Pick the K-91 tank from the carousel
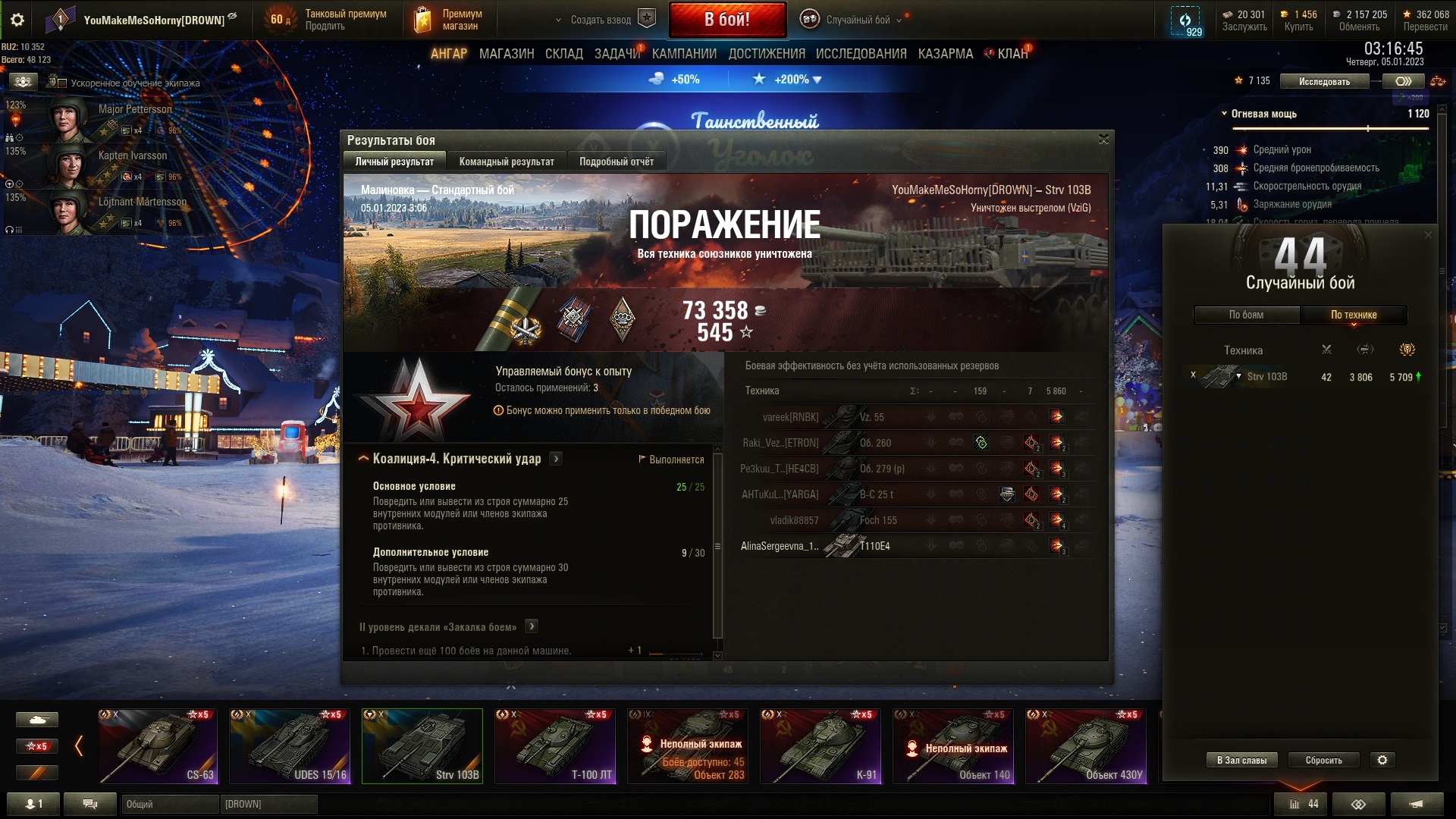This screenshot has width=1456, height=819. (821, 746)
